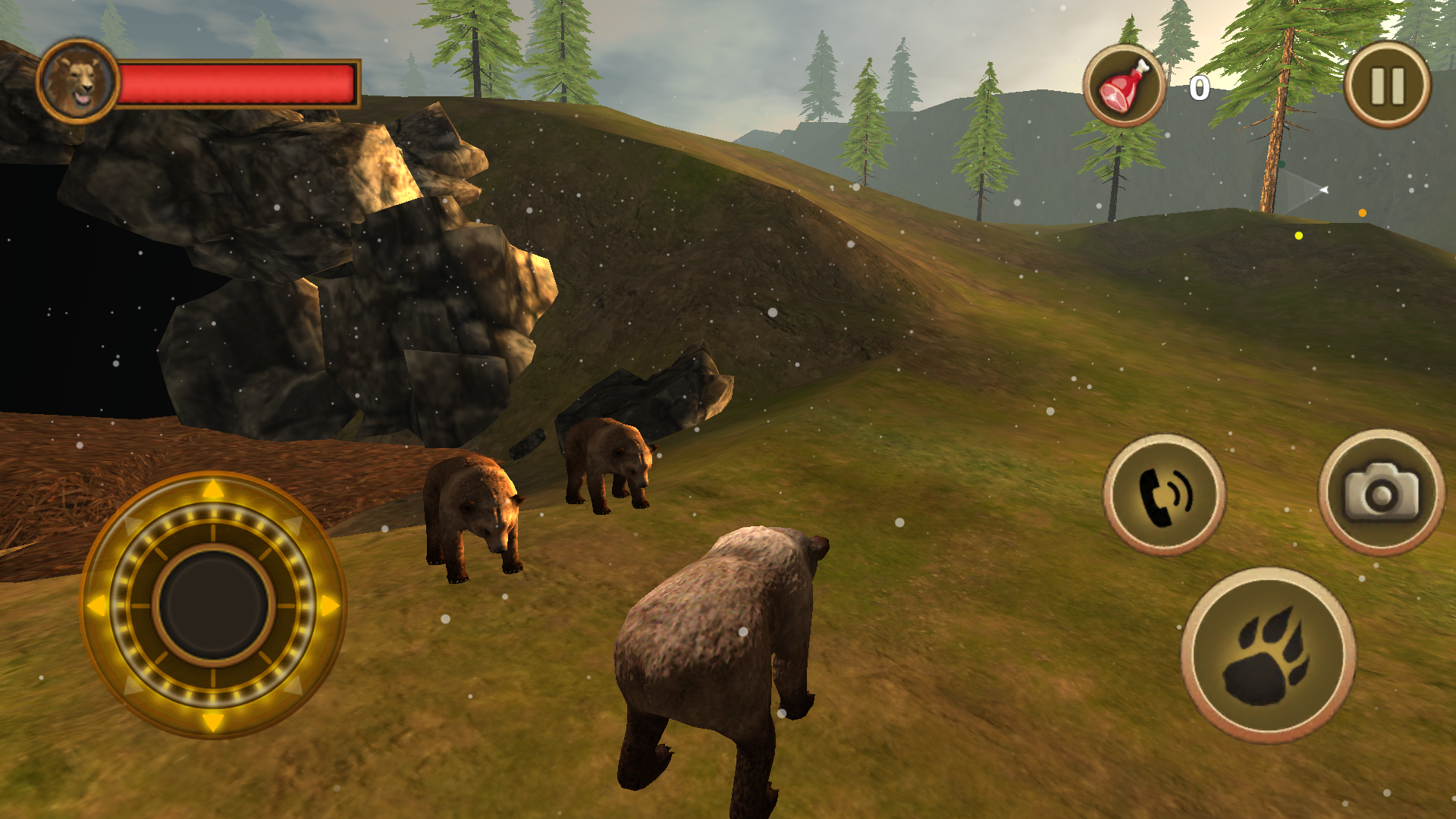The width and height of the screenshot is (1456, 819).
Task: Tap the meat drumstick food icon
Action: coord(1122,82)
